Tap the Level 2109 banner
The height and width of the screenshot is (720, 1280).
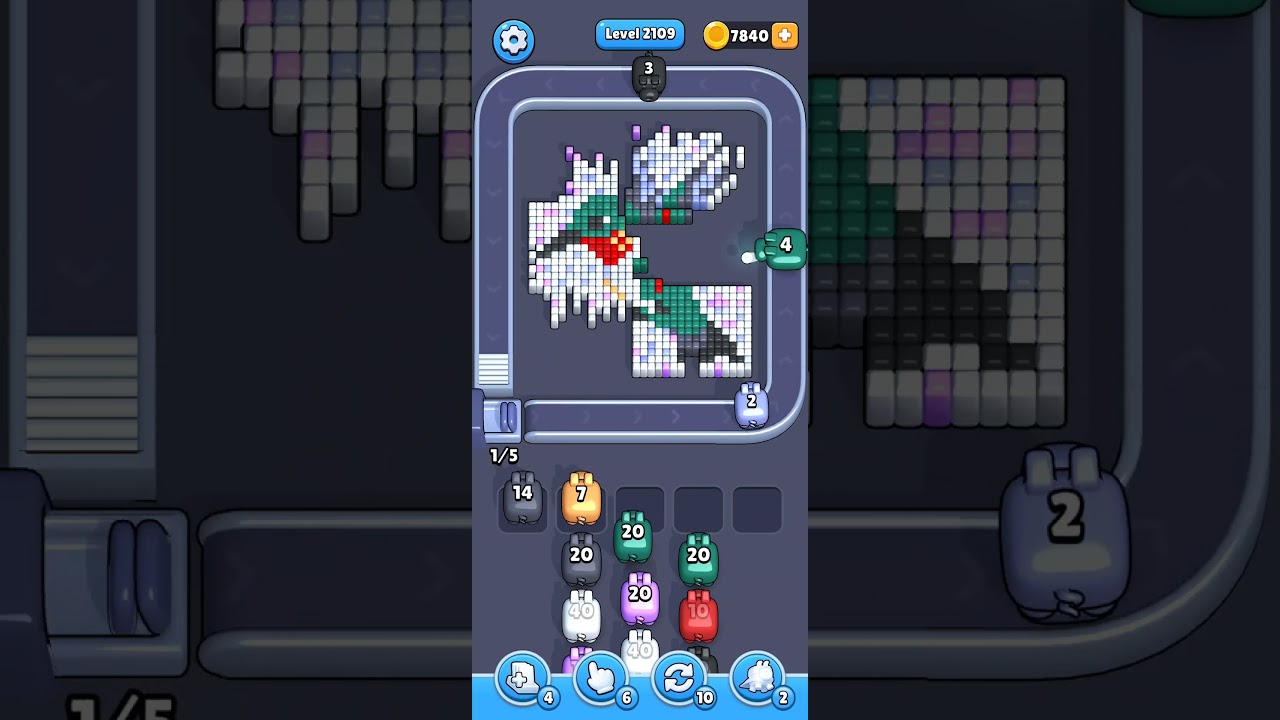coord(640,33)
